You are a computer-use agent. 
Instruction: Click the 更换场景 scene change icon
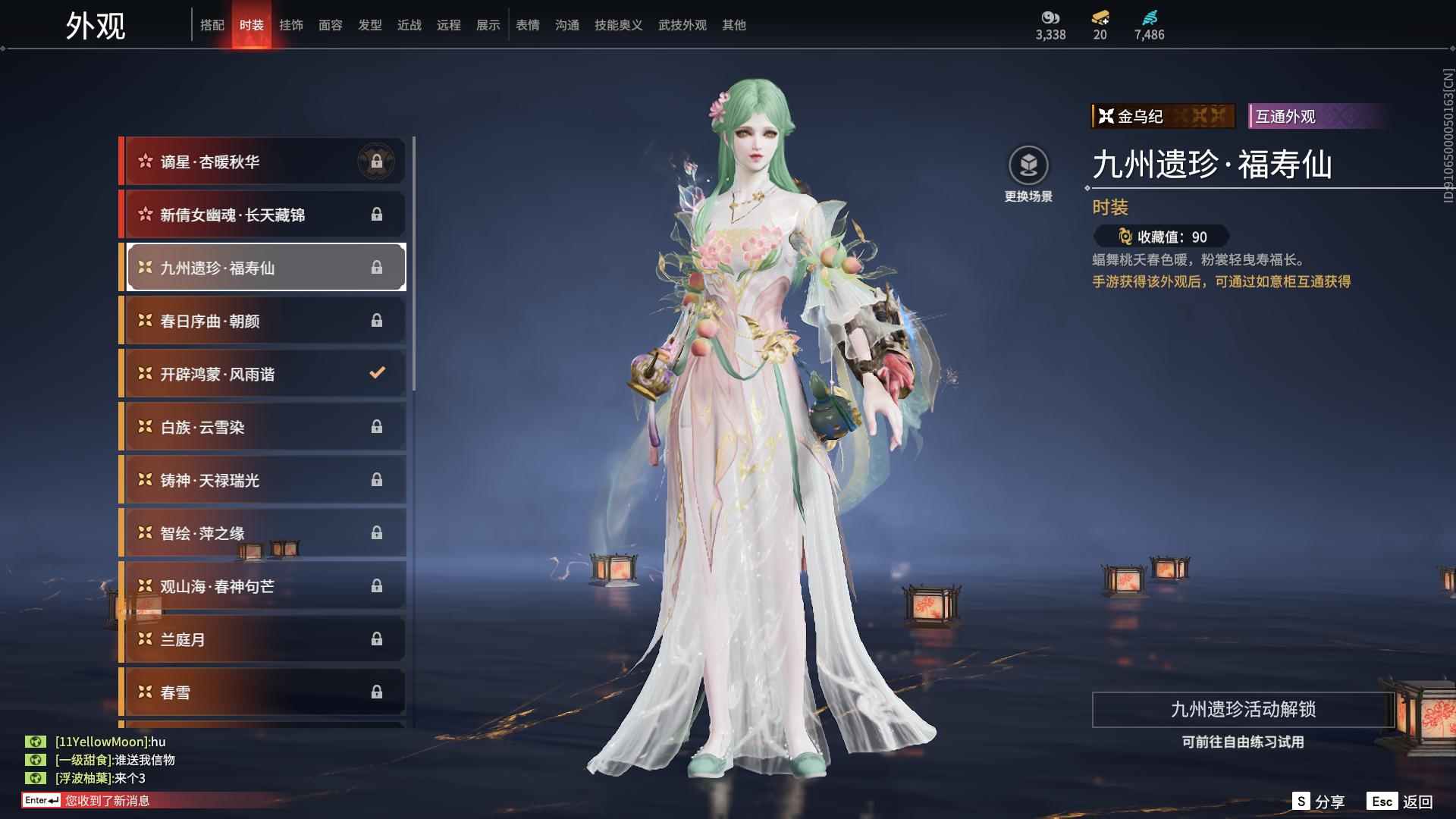tap(1028, 165)
